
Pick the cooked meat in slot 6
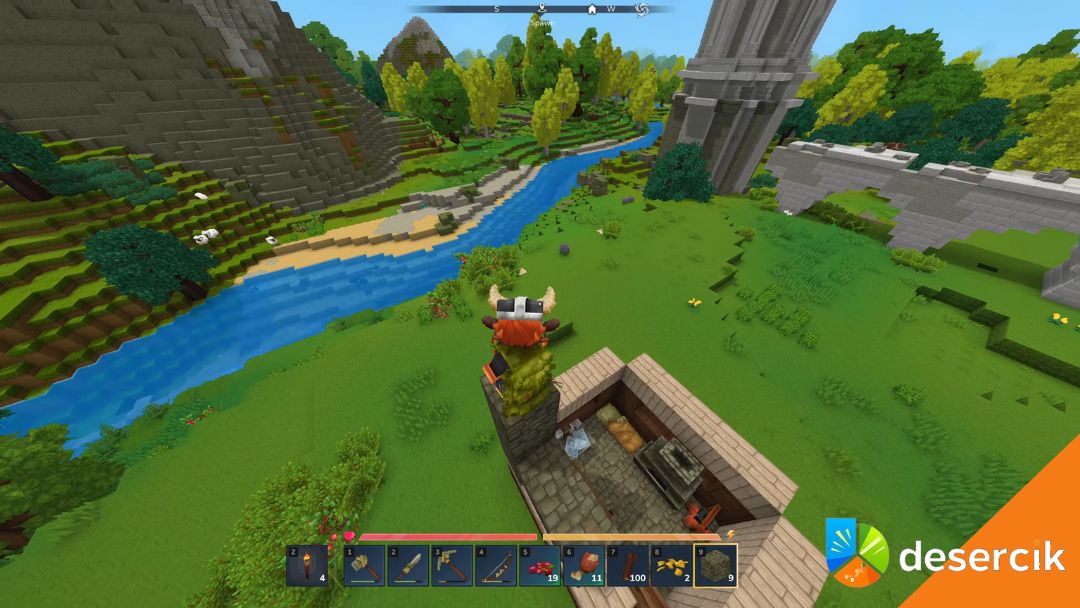point(584,565)
